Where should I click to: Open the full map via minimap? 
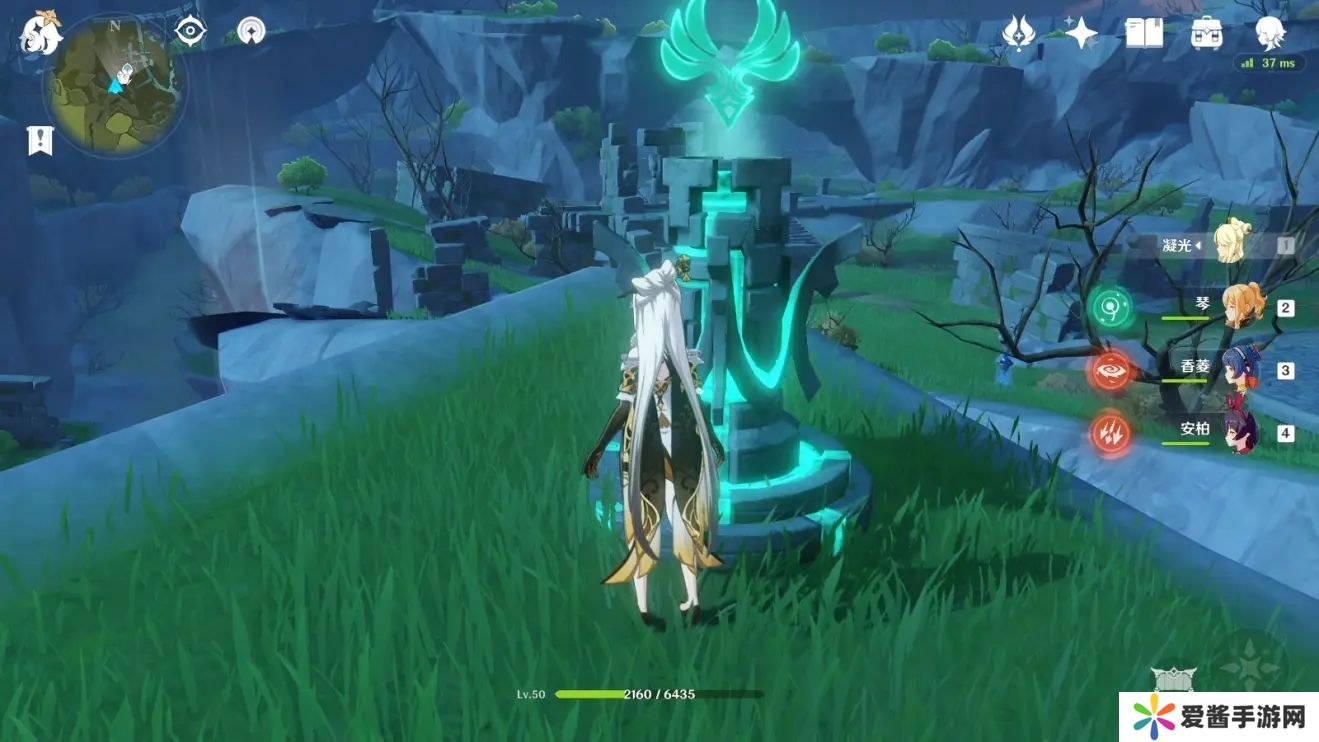[114, 85]
